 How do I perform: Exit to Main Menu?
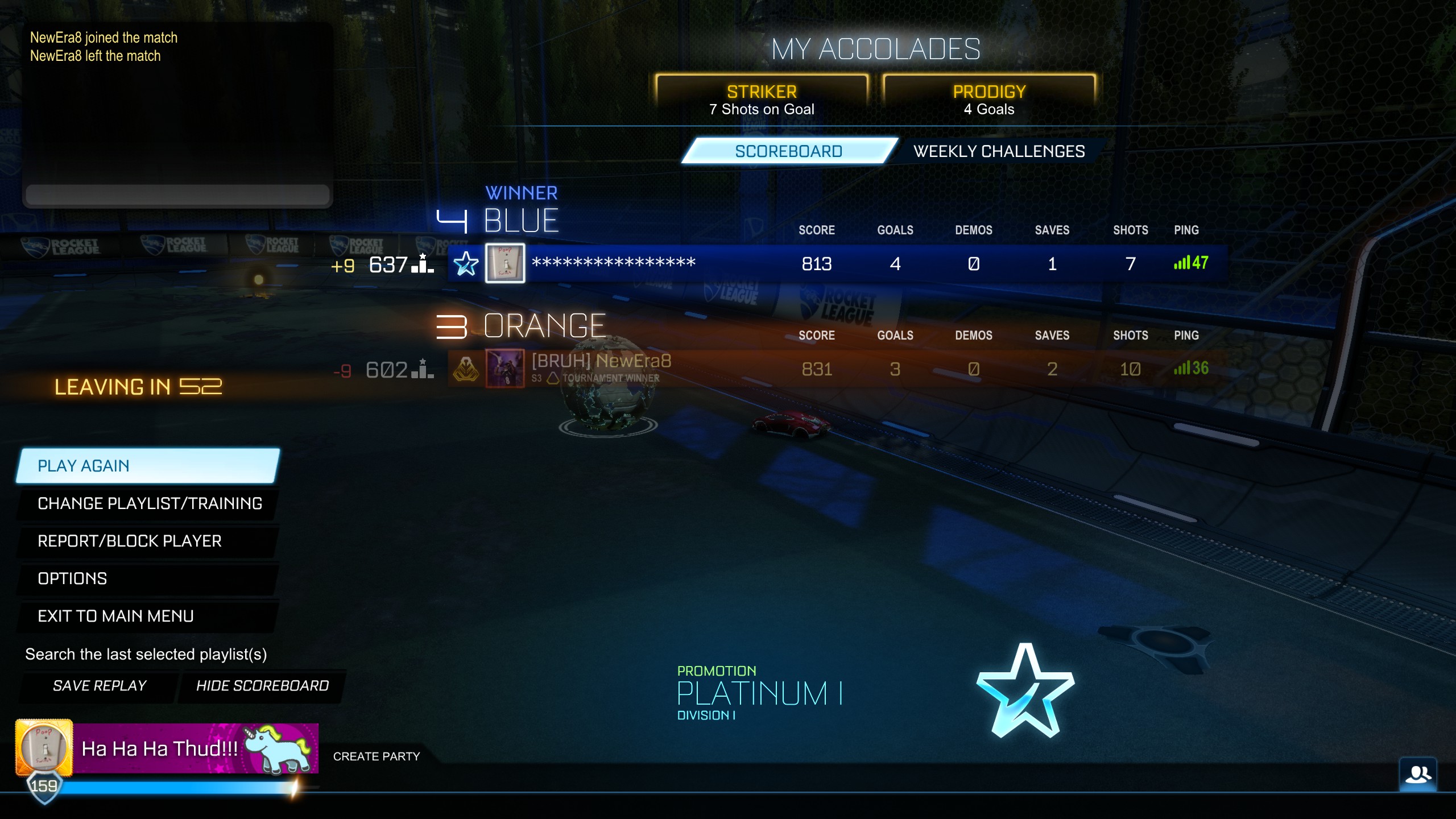[148, 616]
